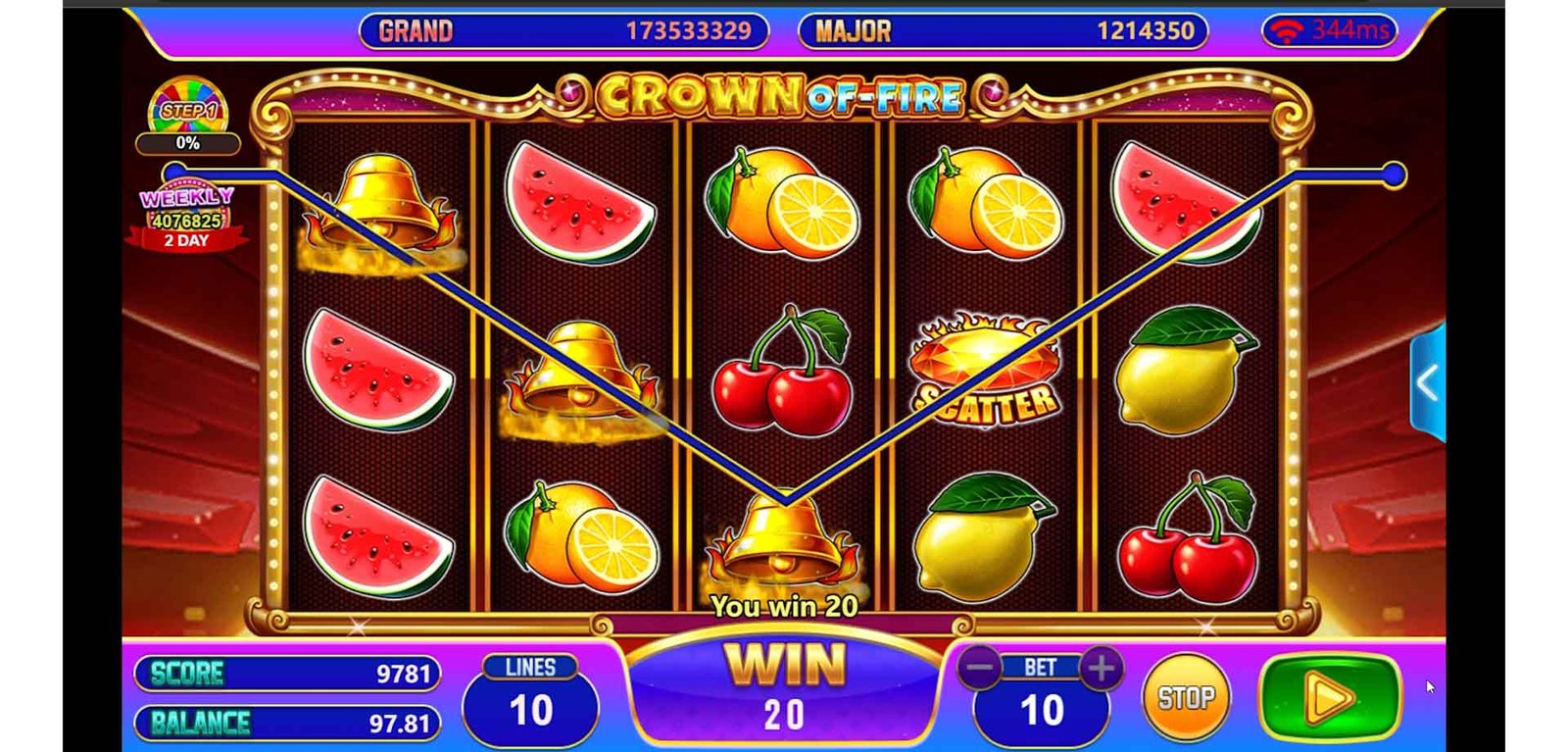This screenshot has height=752, width=1568.
Task: Decrease the bet with the minus button
Action: pyautogui.click(x=979, y=669)
